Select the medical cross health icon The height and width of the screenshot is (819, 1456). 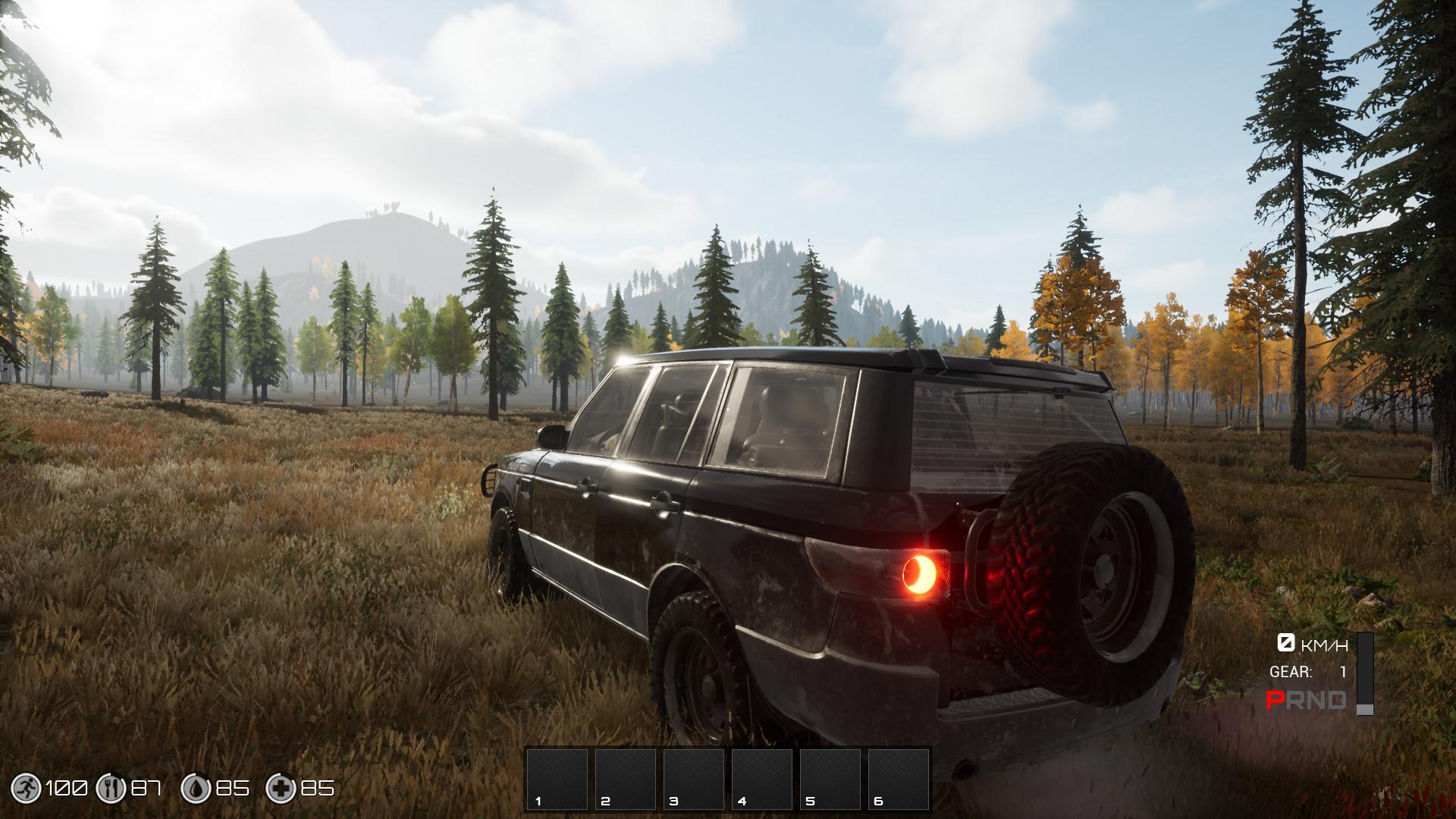point(280,789)
